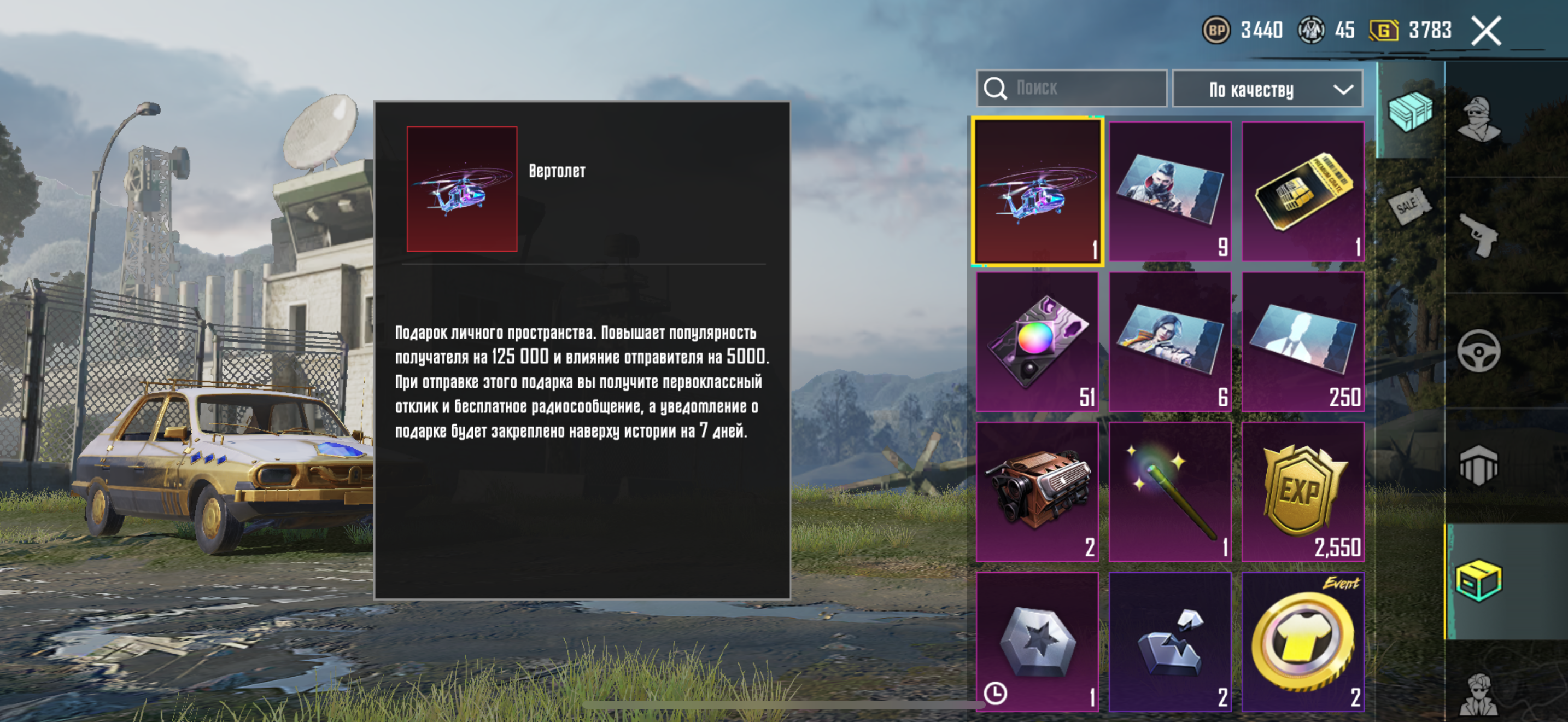
Task: Pick the copper engine item slot
Action: (x=1037, y=492)
